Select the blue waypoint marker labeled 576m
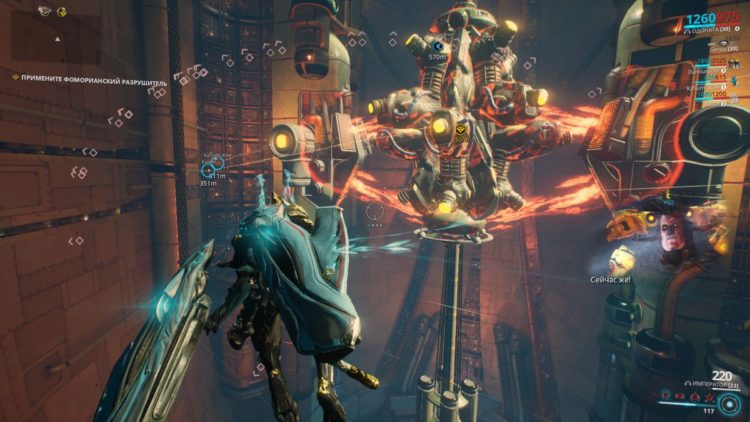Screen dimensions: 750x422 (437, 46)
